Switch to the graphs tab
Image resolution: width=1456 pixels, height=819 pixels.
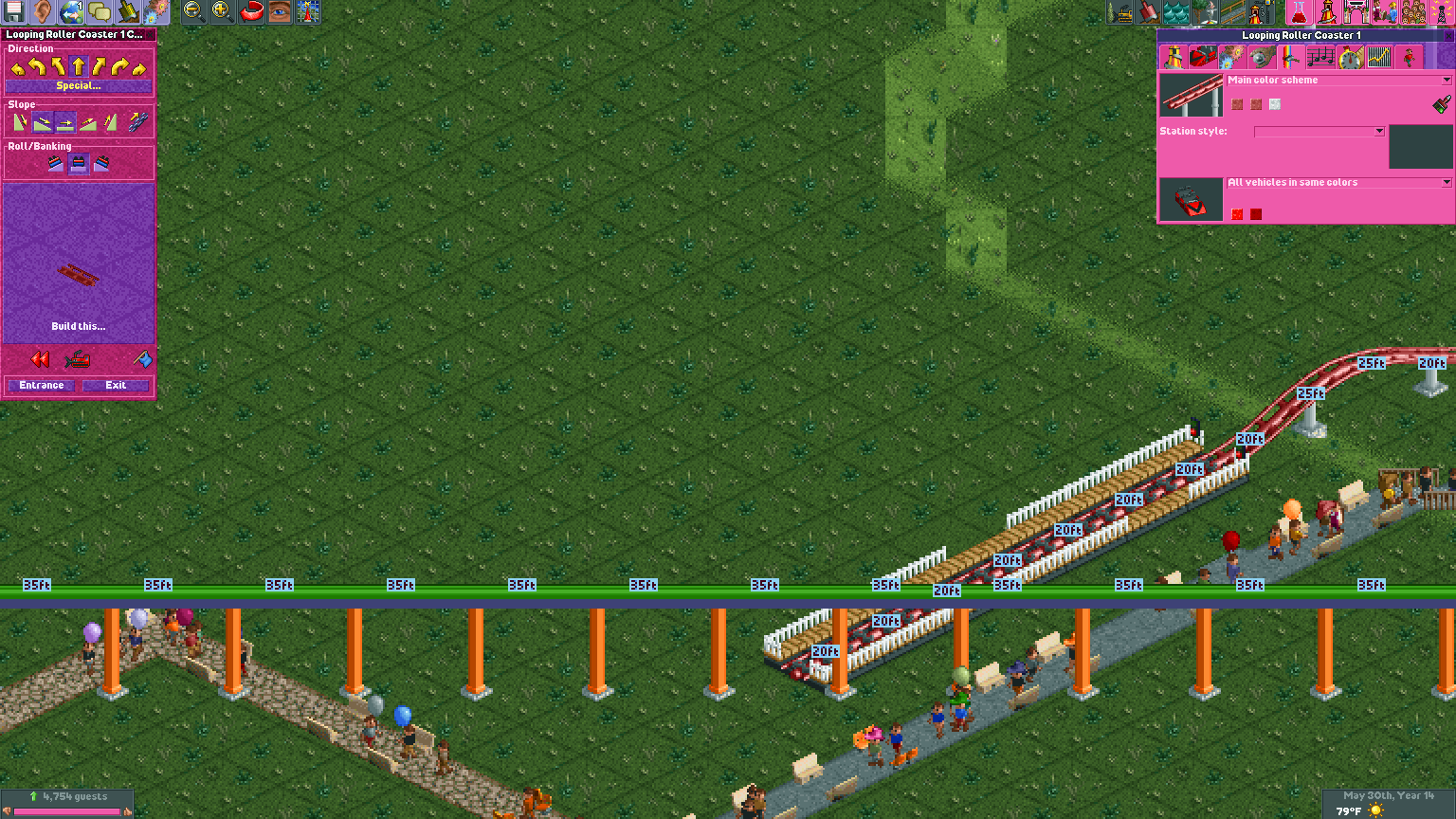[1378, 57]
